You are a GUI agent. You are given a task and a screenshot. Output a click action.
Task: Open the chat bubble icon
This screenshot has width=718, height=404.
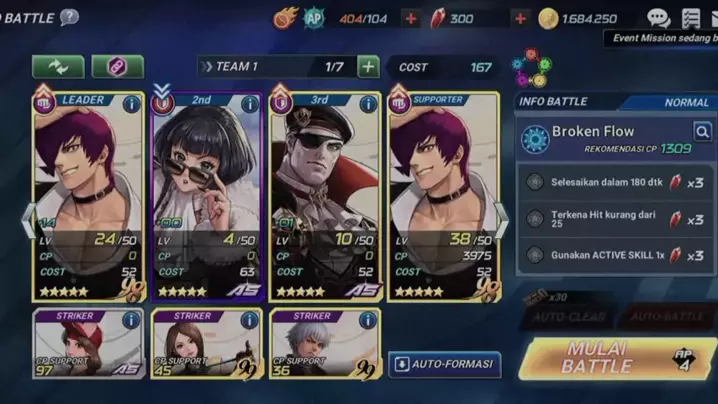657,18
